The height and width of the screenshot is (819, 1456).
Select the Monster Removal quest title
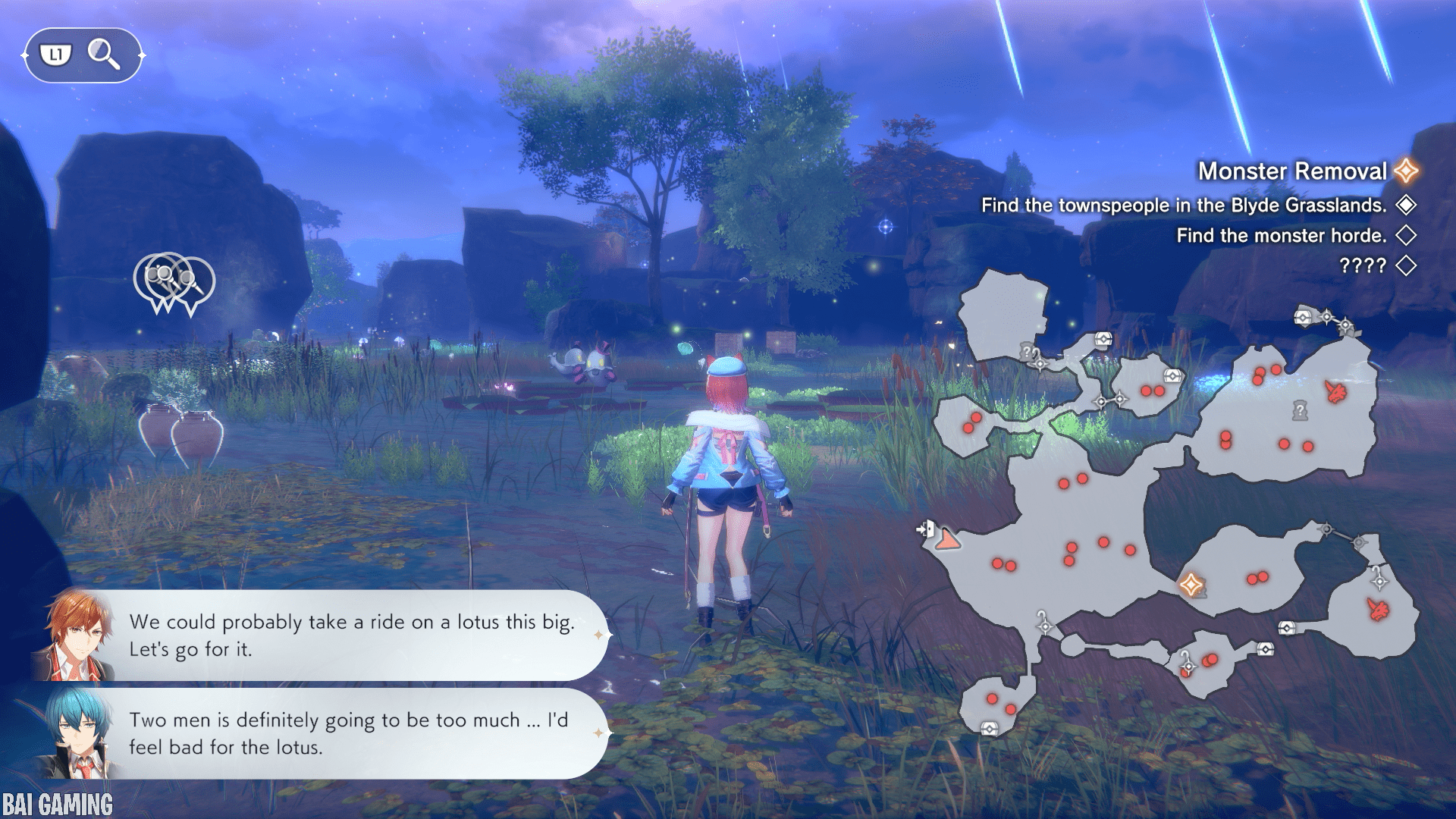coord(1291,171)
